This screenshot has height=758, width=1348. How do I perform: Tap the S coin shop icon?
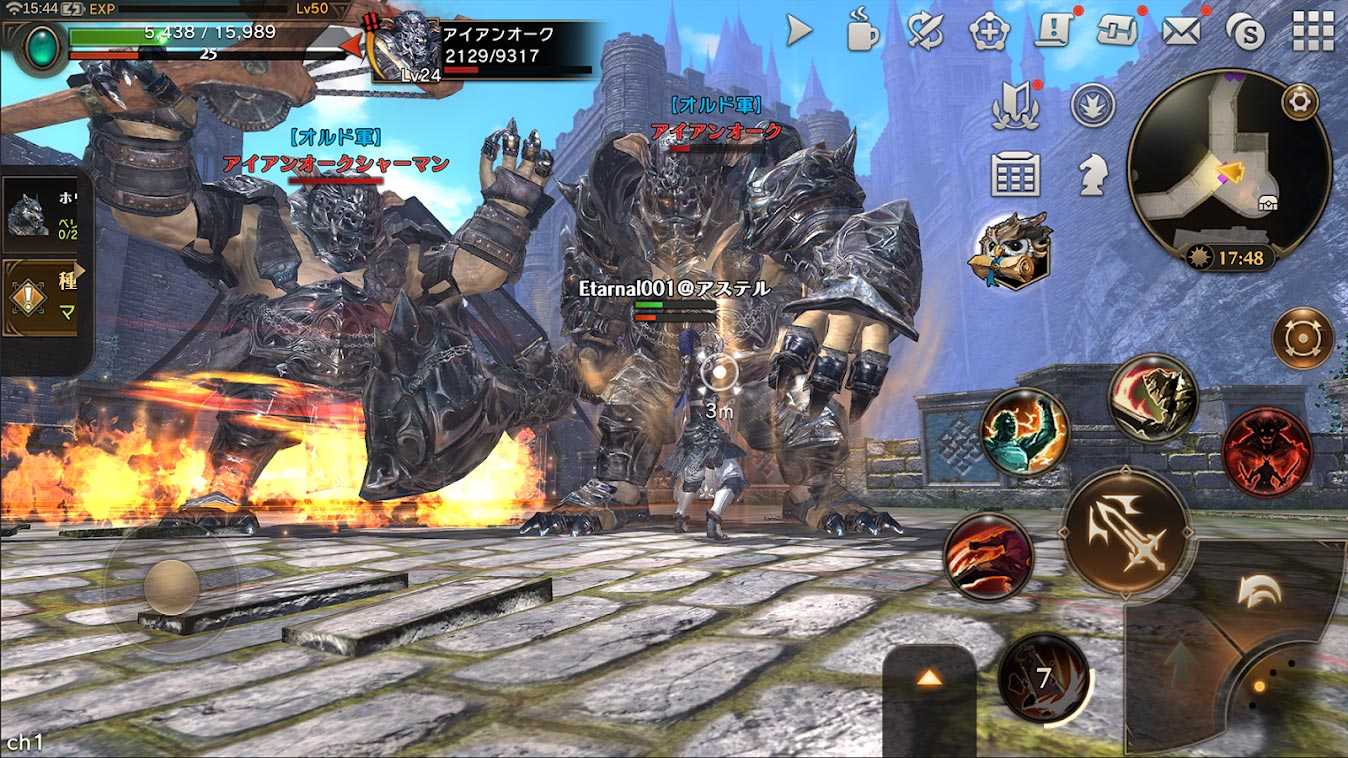pyautogui.click(x=1246, y=33)
